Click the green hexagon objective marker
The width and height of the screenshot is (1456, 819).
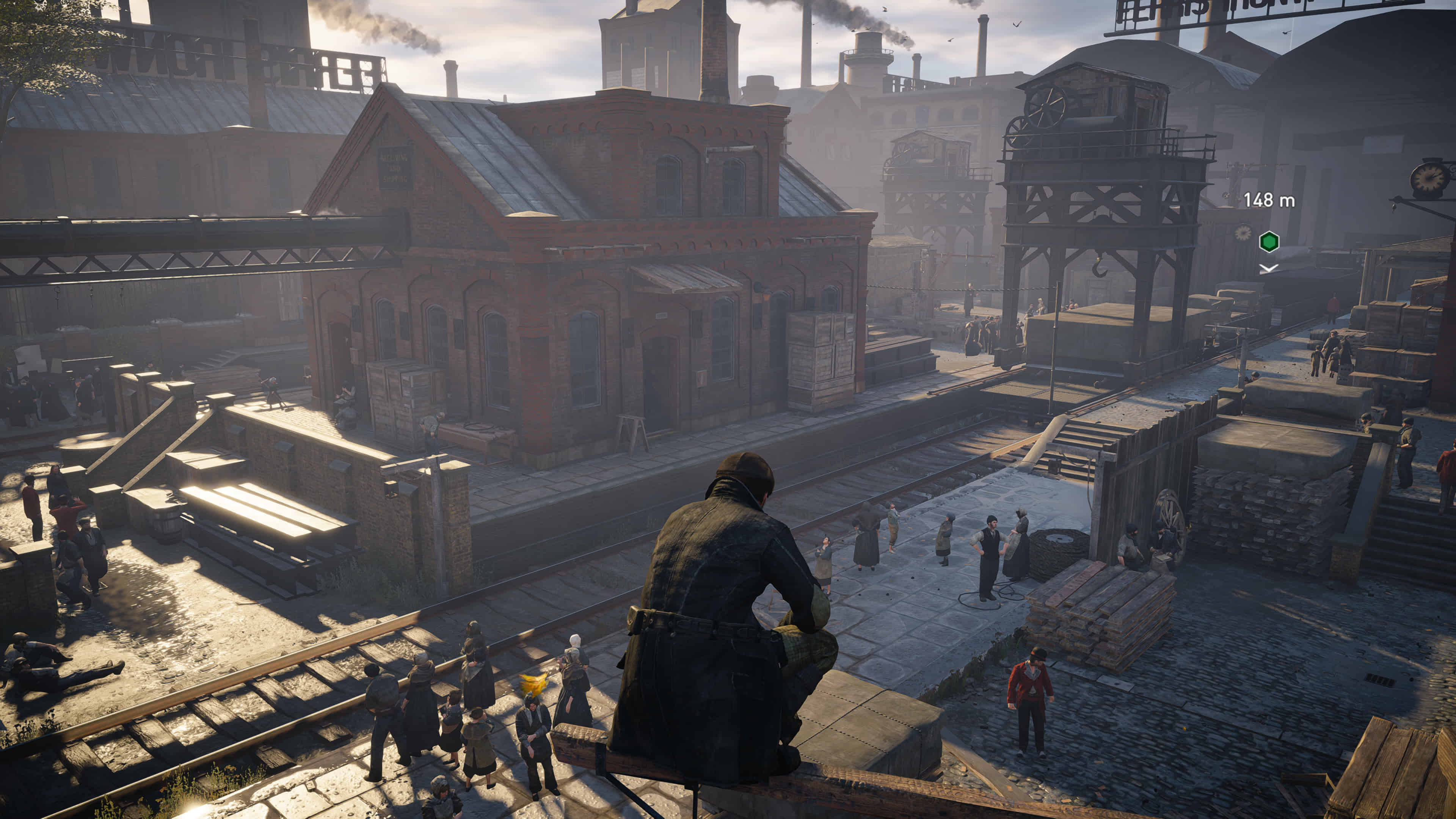click(1269, 242)
